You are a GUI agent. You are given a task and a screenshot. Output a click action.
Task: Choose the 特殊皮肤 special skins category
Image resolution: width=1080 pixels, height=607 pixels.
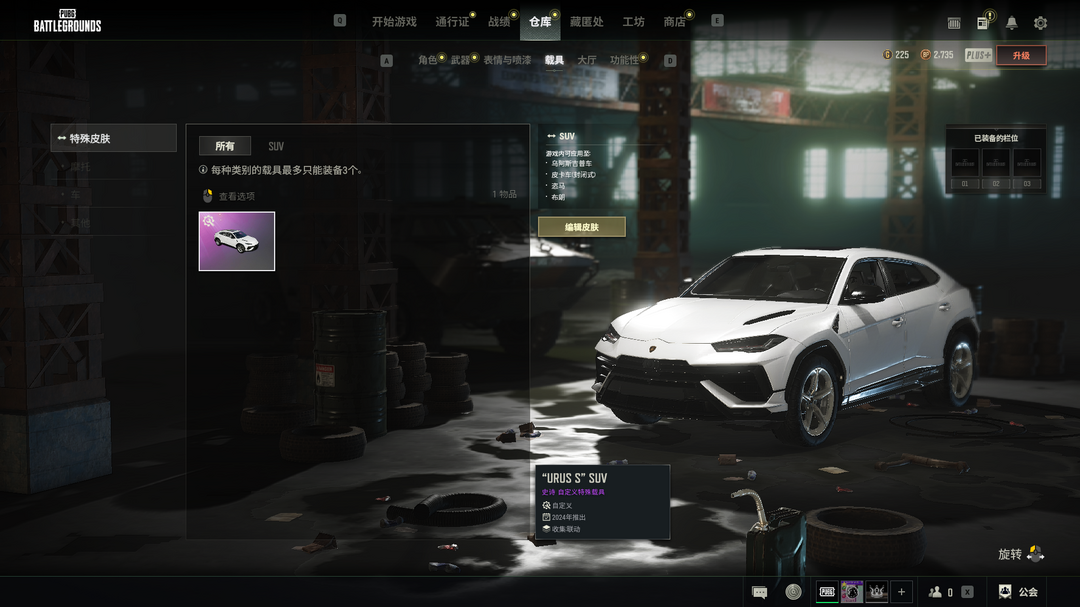(x=114, y=138)
